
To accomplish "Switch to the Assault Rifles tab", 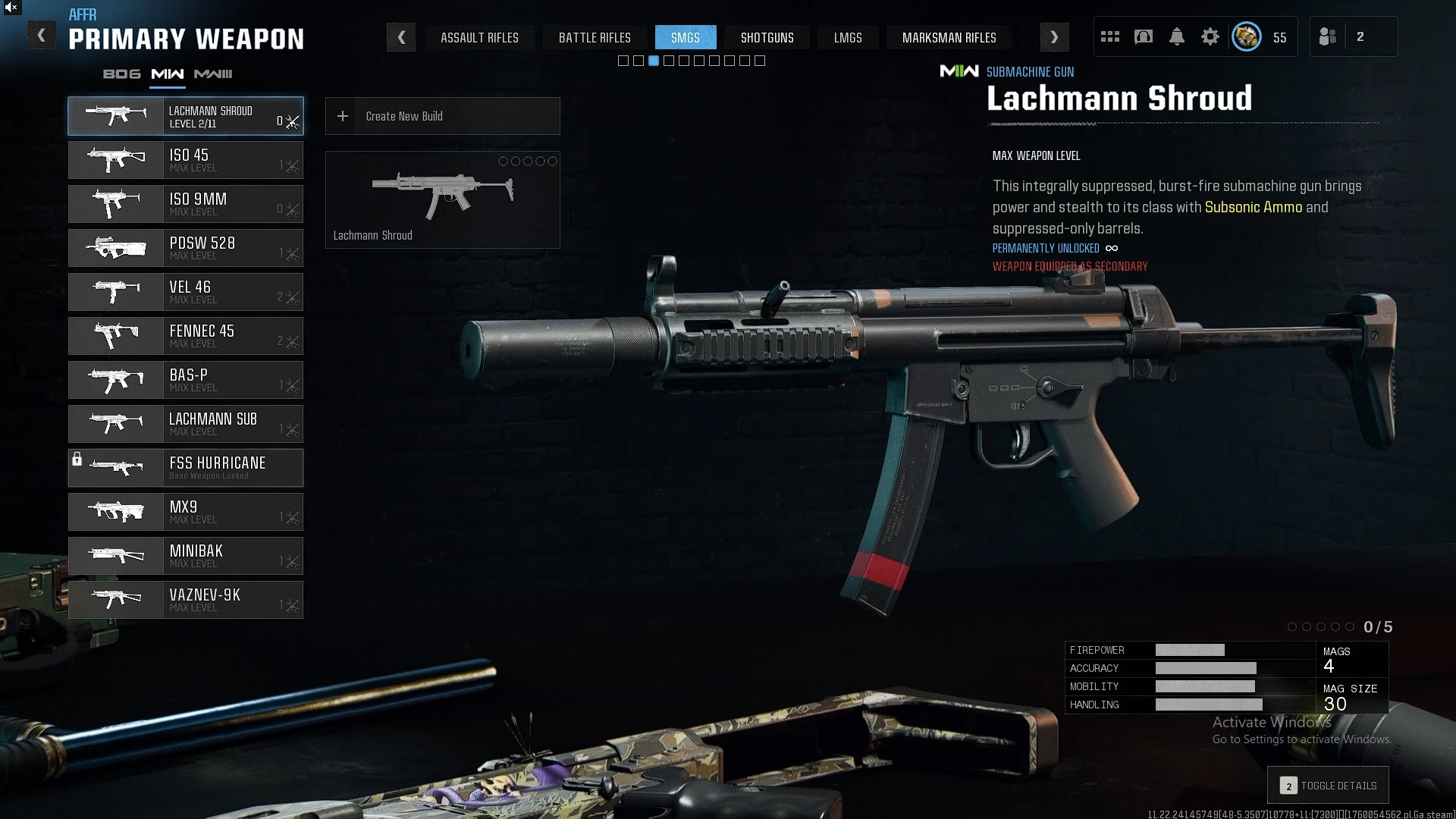I will [479, 37].
